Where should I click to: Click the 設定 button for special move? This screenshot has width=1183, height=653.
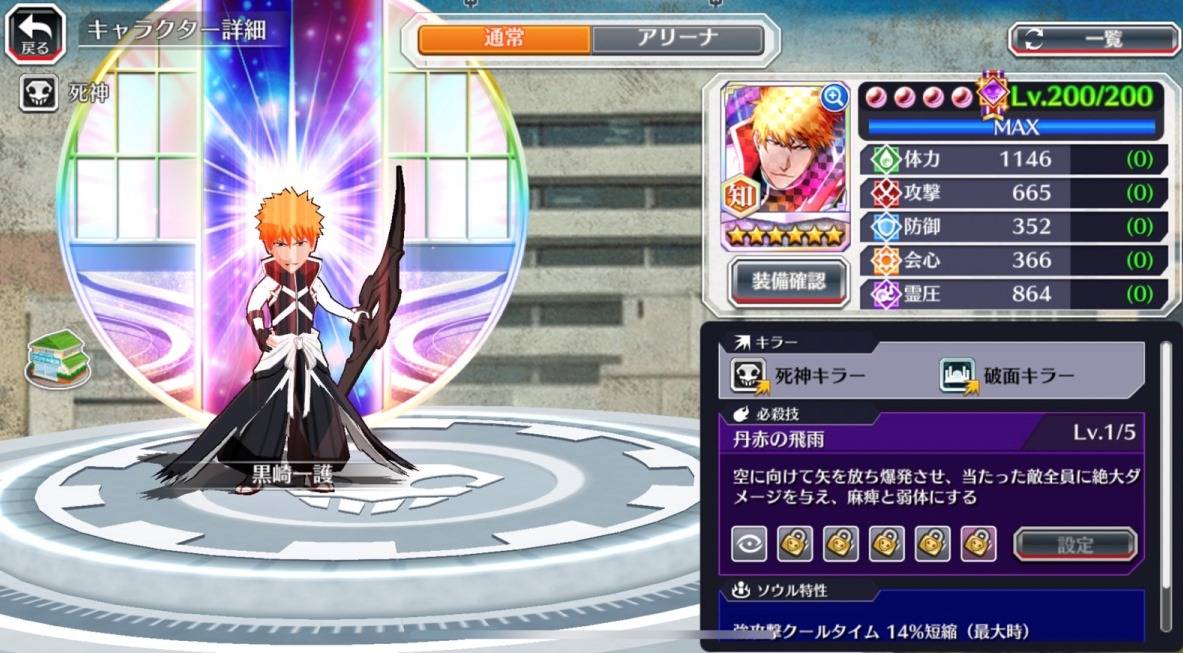1075,545
